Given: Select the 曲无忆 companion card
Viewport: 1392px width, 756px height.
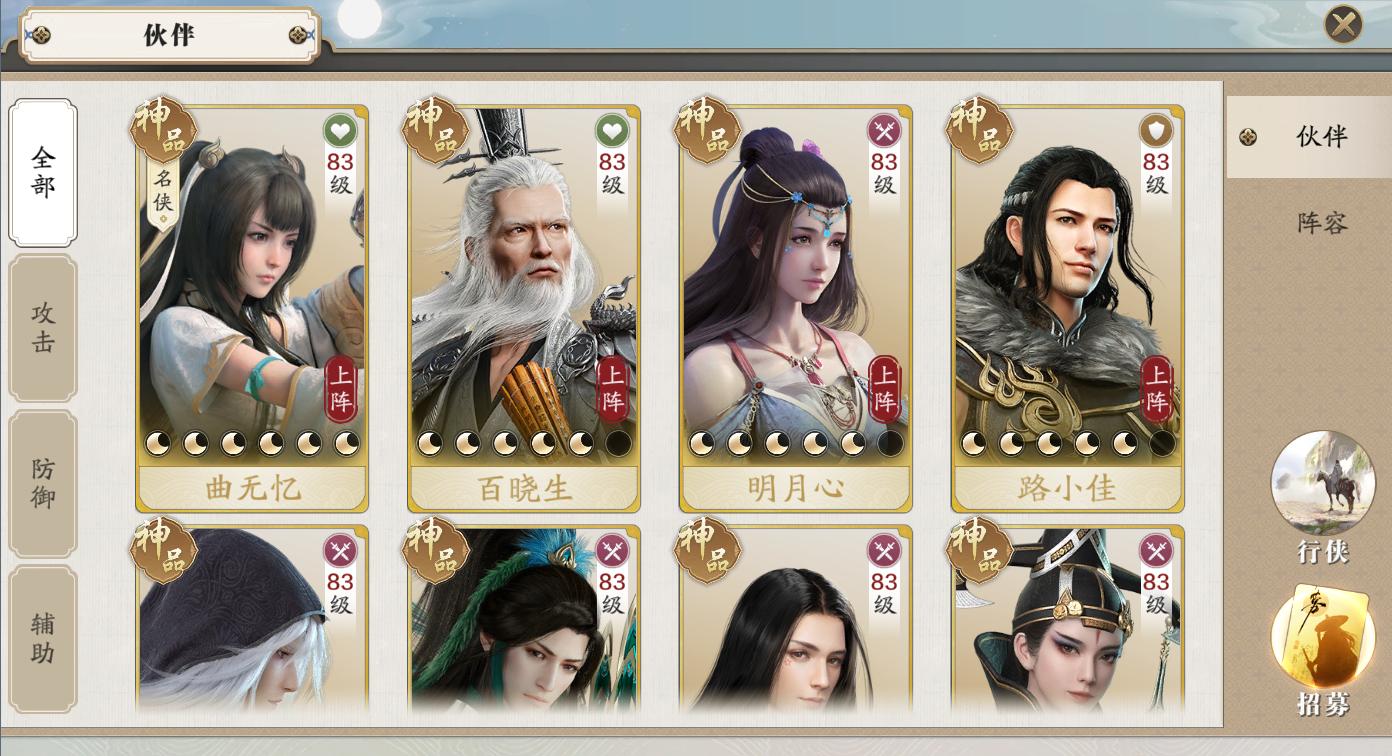Looking at the screenshot, I should pyautogui.click(x=253, y=300).
